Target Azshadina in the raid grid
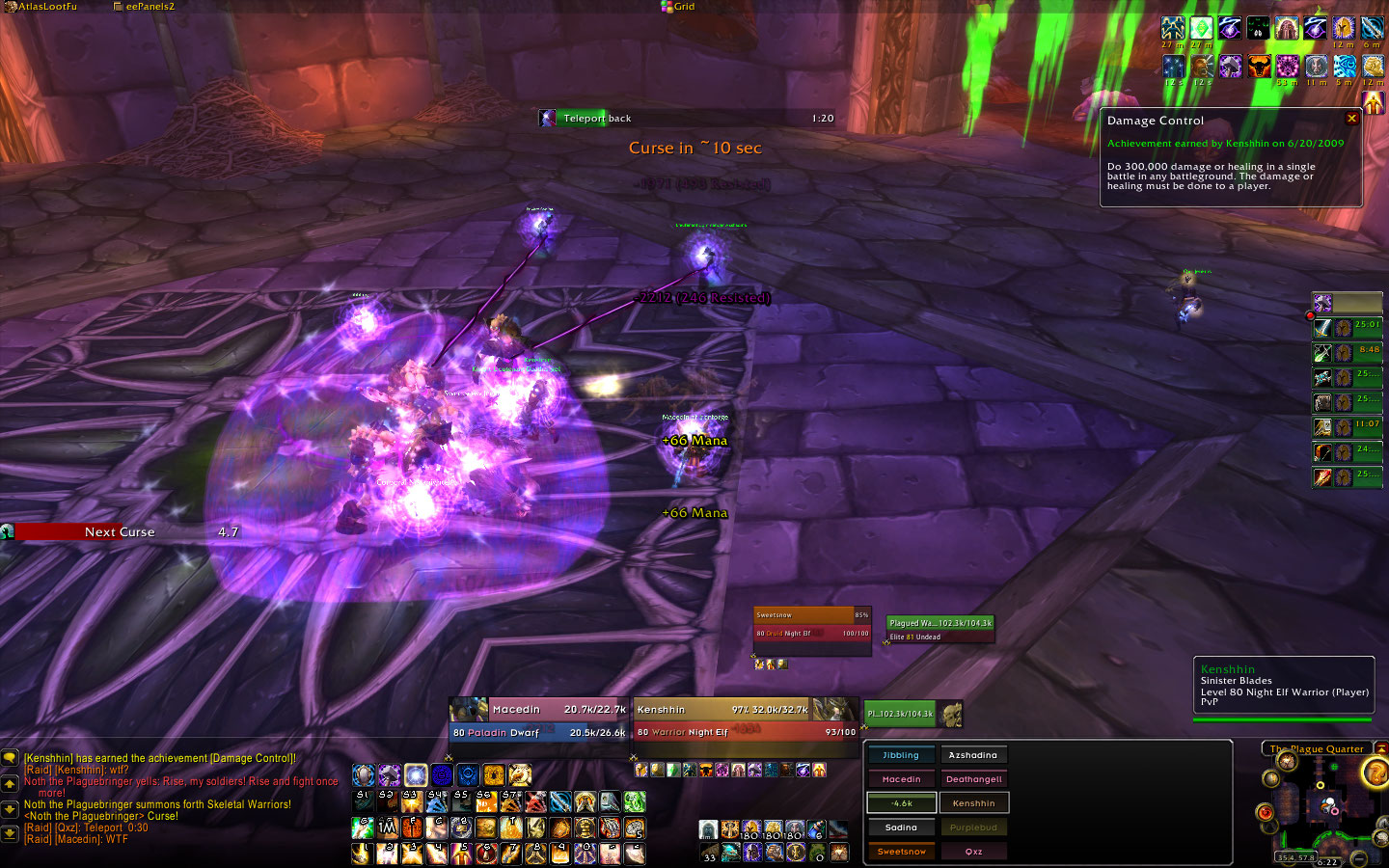Screen dimensions: 1389x868 [x=973, y=755]
